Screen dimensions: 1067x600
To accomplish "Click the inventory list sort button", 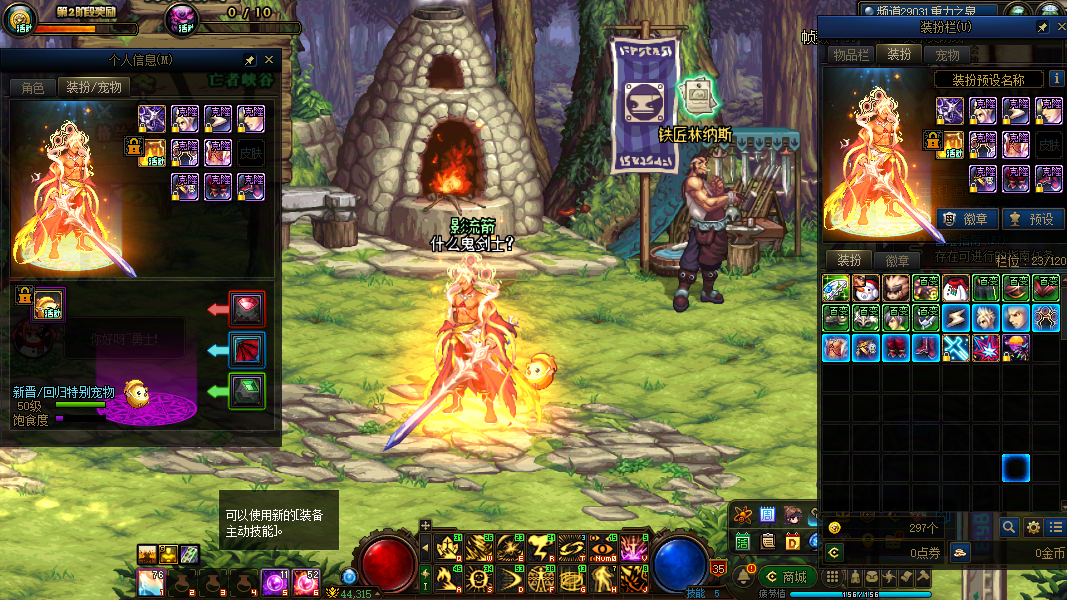I will 1057,527.
